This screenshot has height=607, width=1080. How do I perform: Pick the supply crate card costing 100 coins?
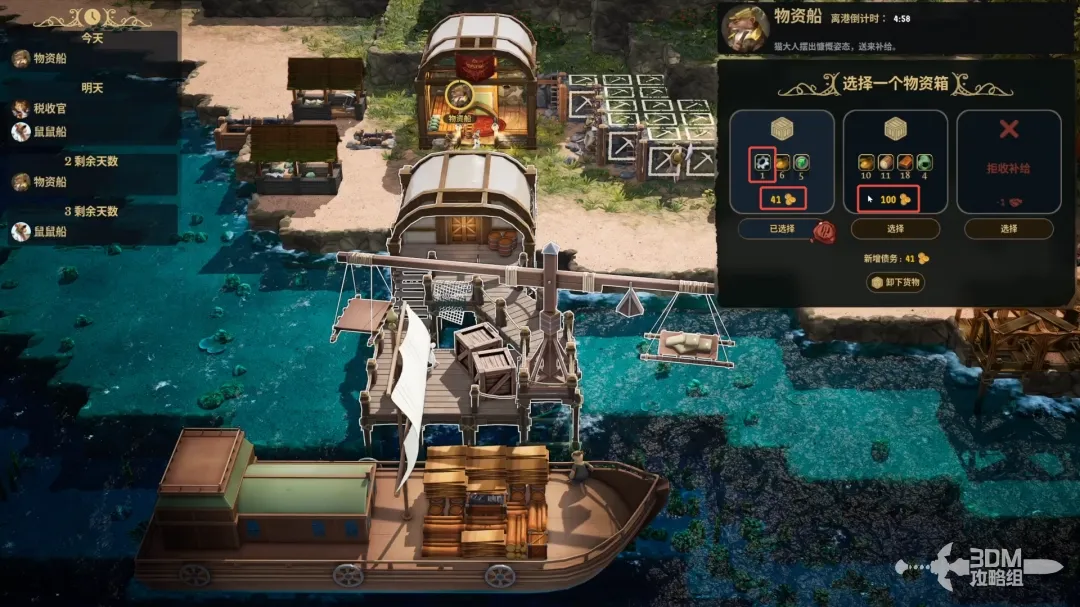(x=895, y=161)
